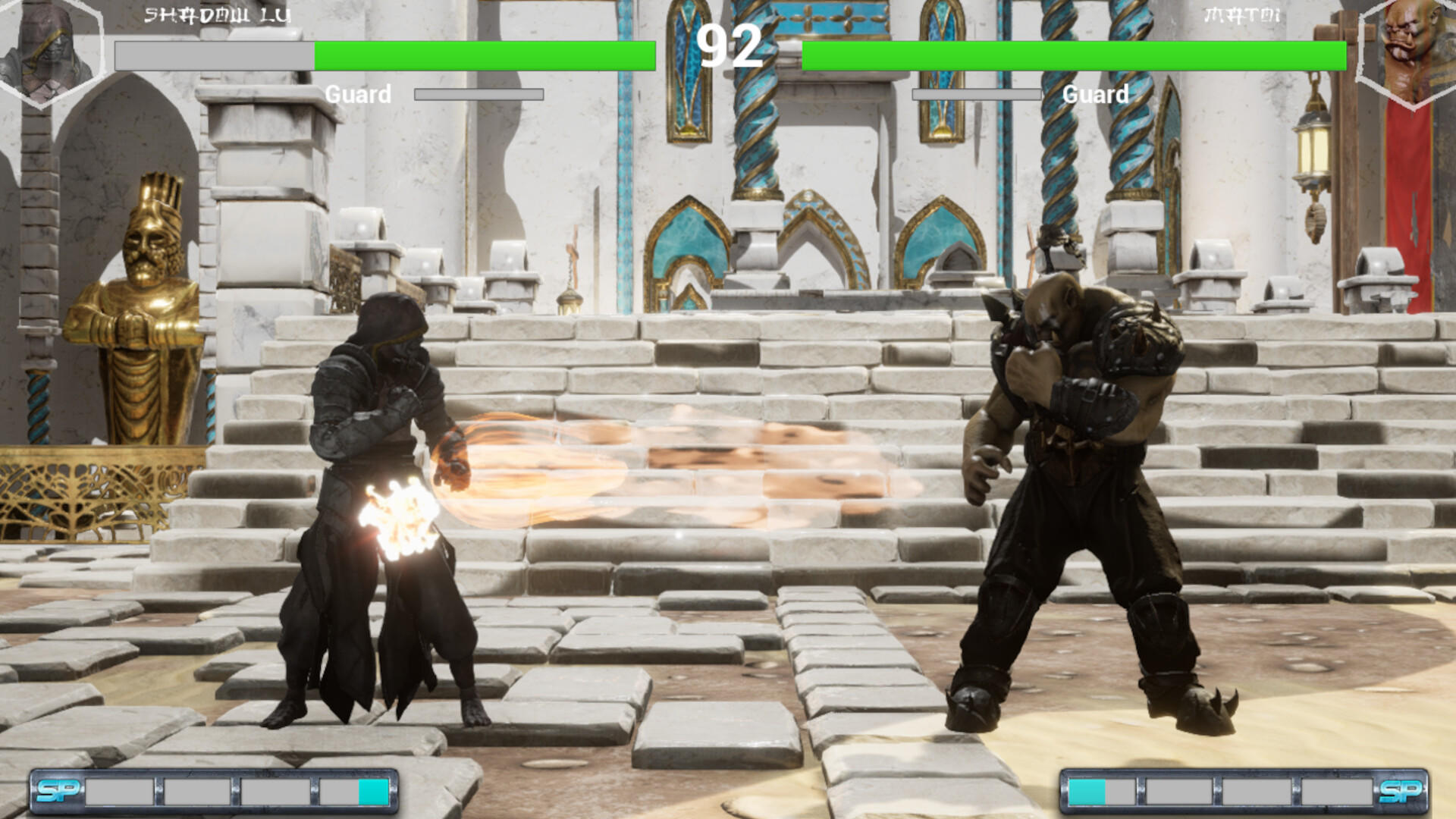Viewport: 1456px width, 819px height.
Task: Toggle the Guard indicator under Matoi's bar
Action: pyautogui.click(x=1096, y=94)
